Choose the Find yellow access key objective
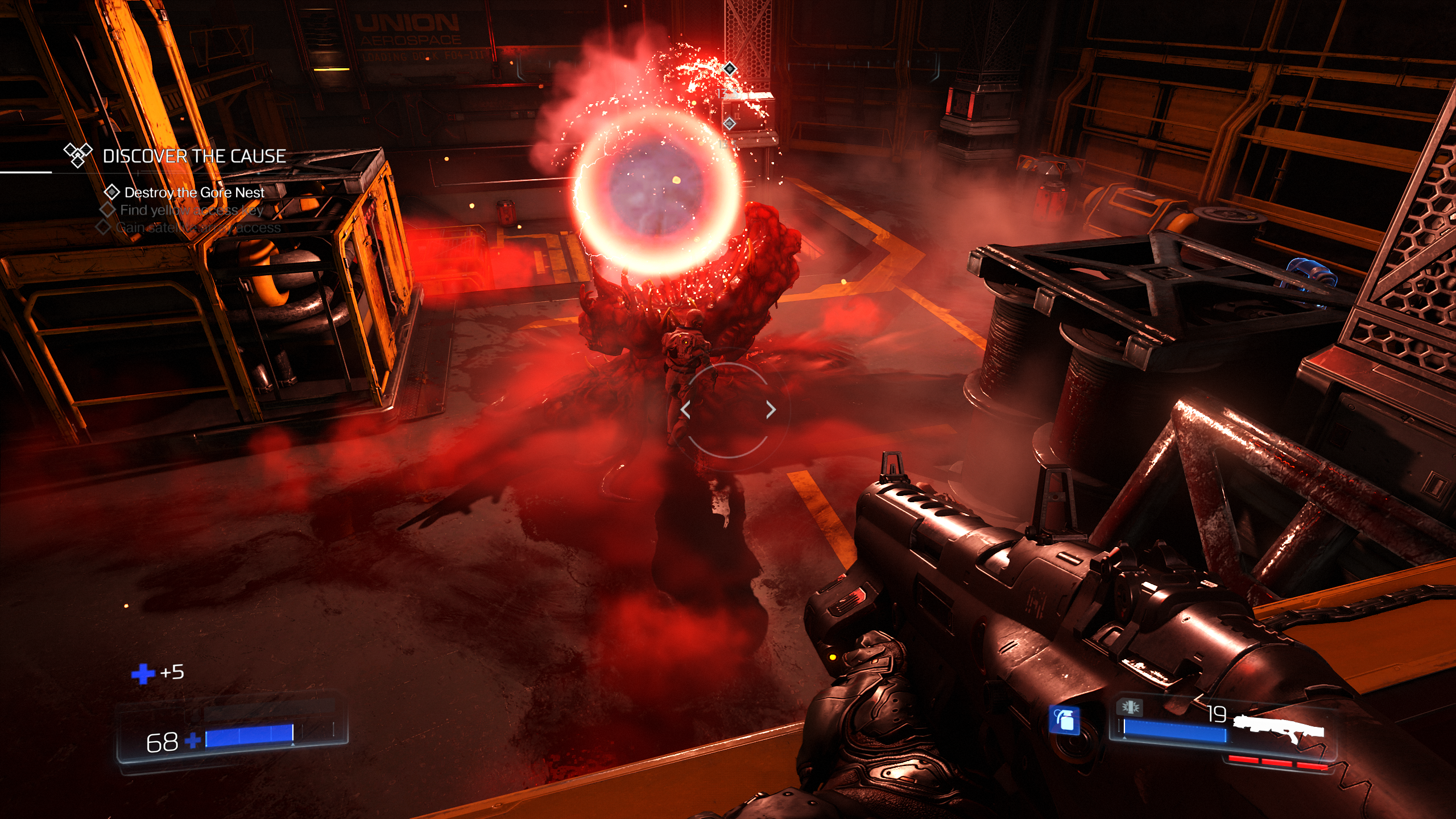Image resolution: width=1456 pixels, height=819 pixels. [191, 210]
